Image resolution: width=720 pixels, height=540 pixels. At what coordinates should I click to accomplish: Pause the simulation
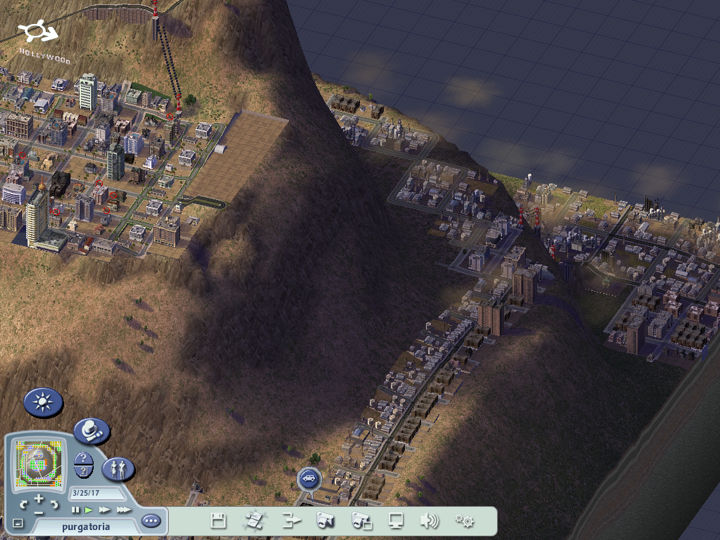[75, 509]
